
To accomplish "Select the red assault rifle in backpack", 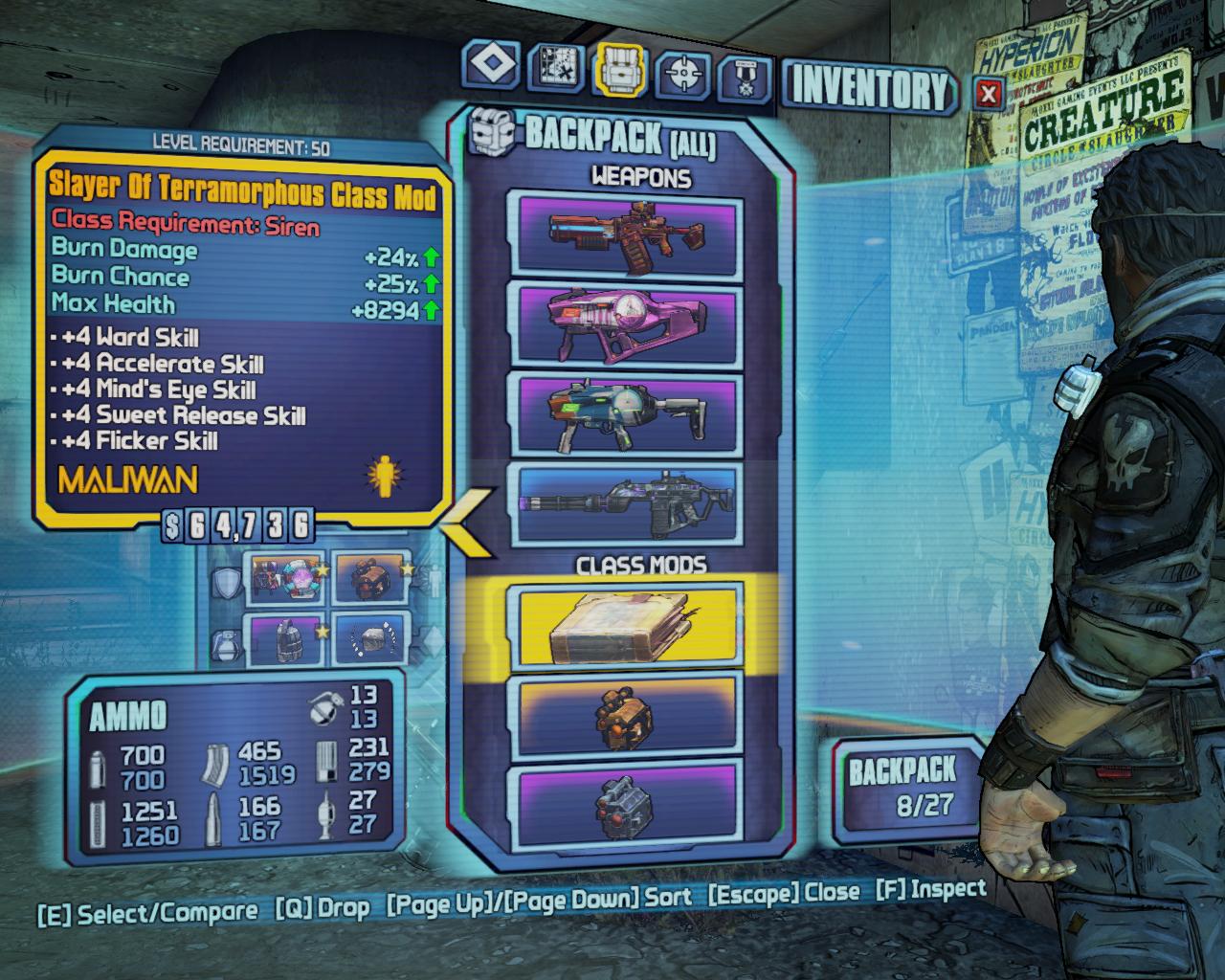I will 630,234.
